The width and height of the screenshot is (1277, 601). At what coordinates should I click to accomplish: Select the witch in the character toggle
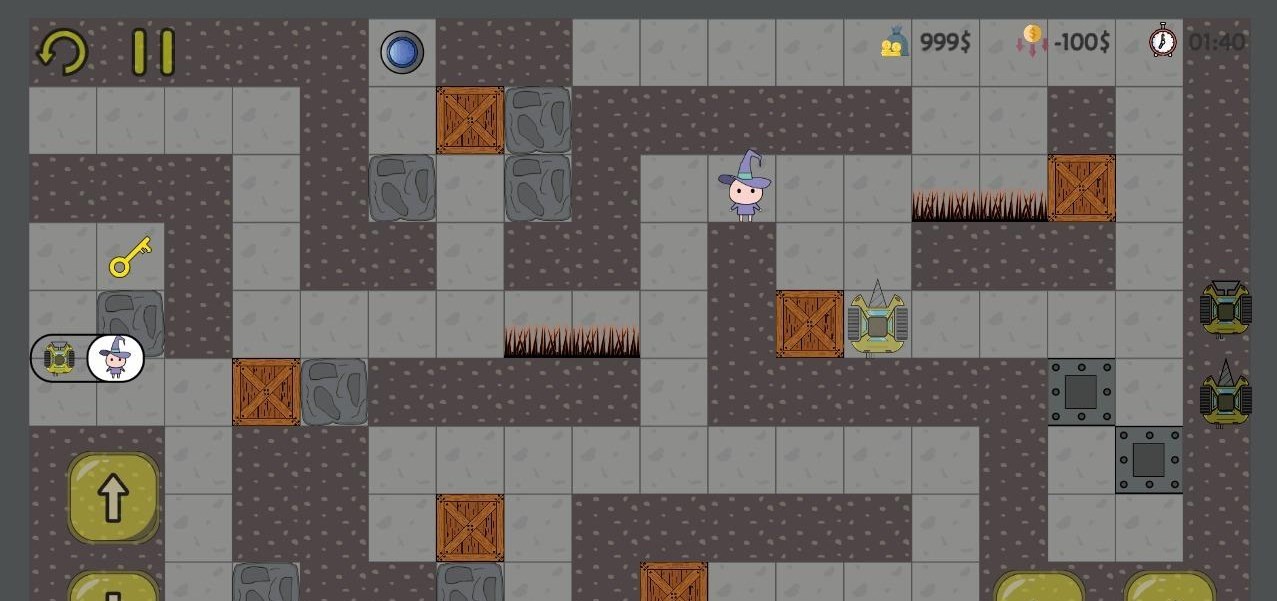click(x=116, y=358)
